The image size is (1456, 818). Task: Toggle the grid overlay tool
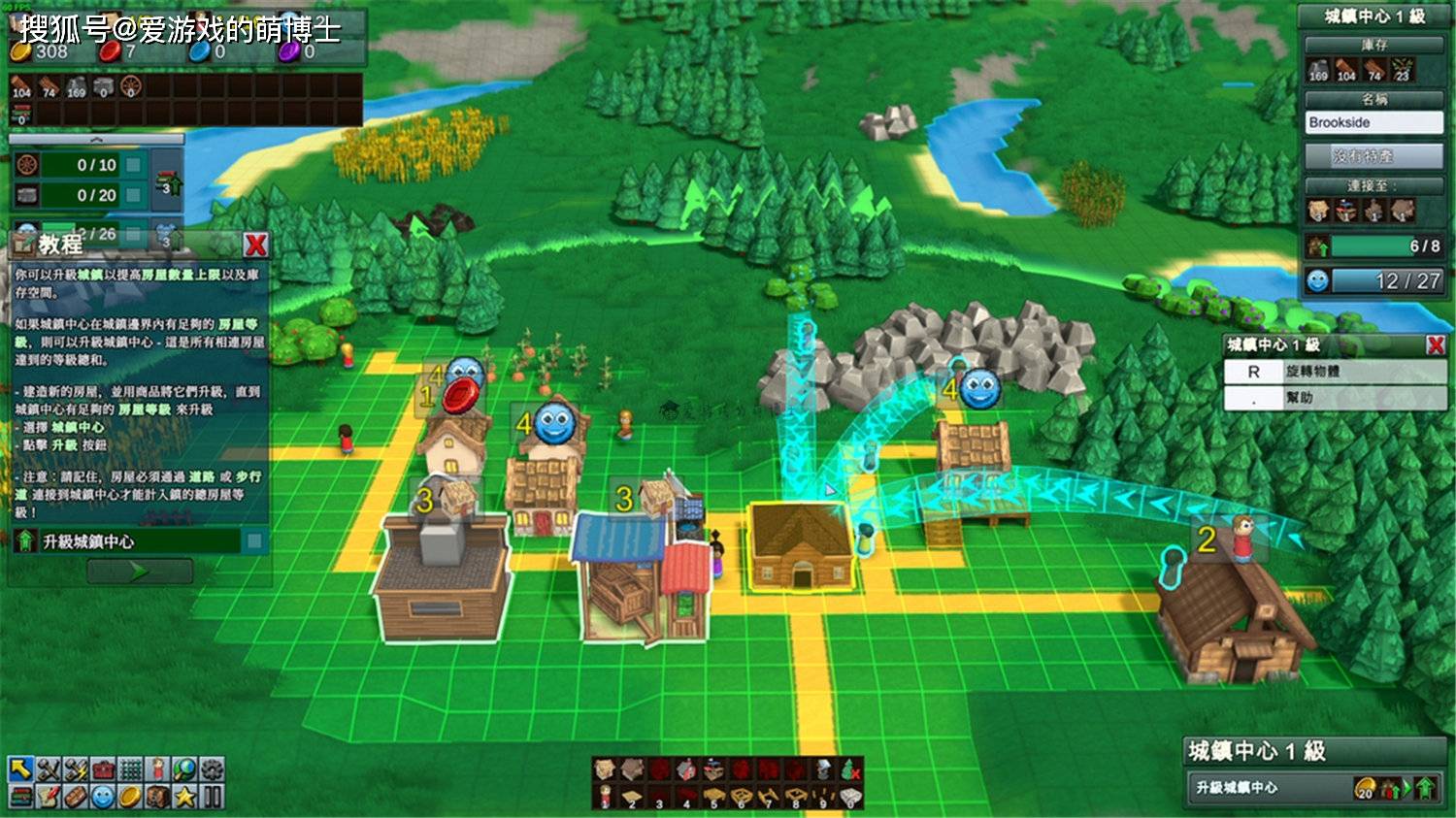[x=130, y=769]
